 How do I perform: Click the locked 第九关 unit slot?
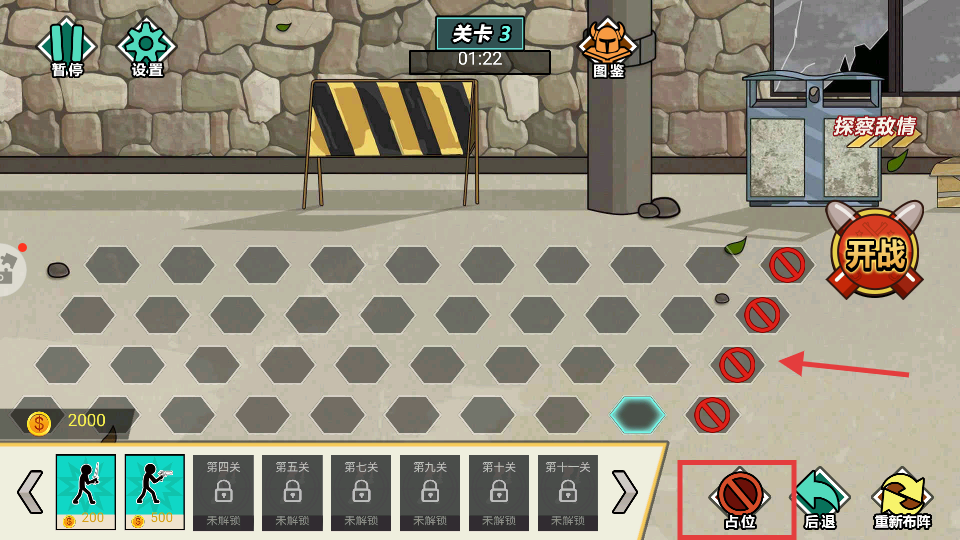coord(430,491)
